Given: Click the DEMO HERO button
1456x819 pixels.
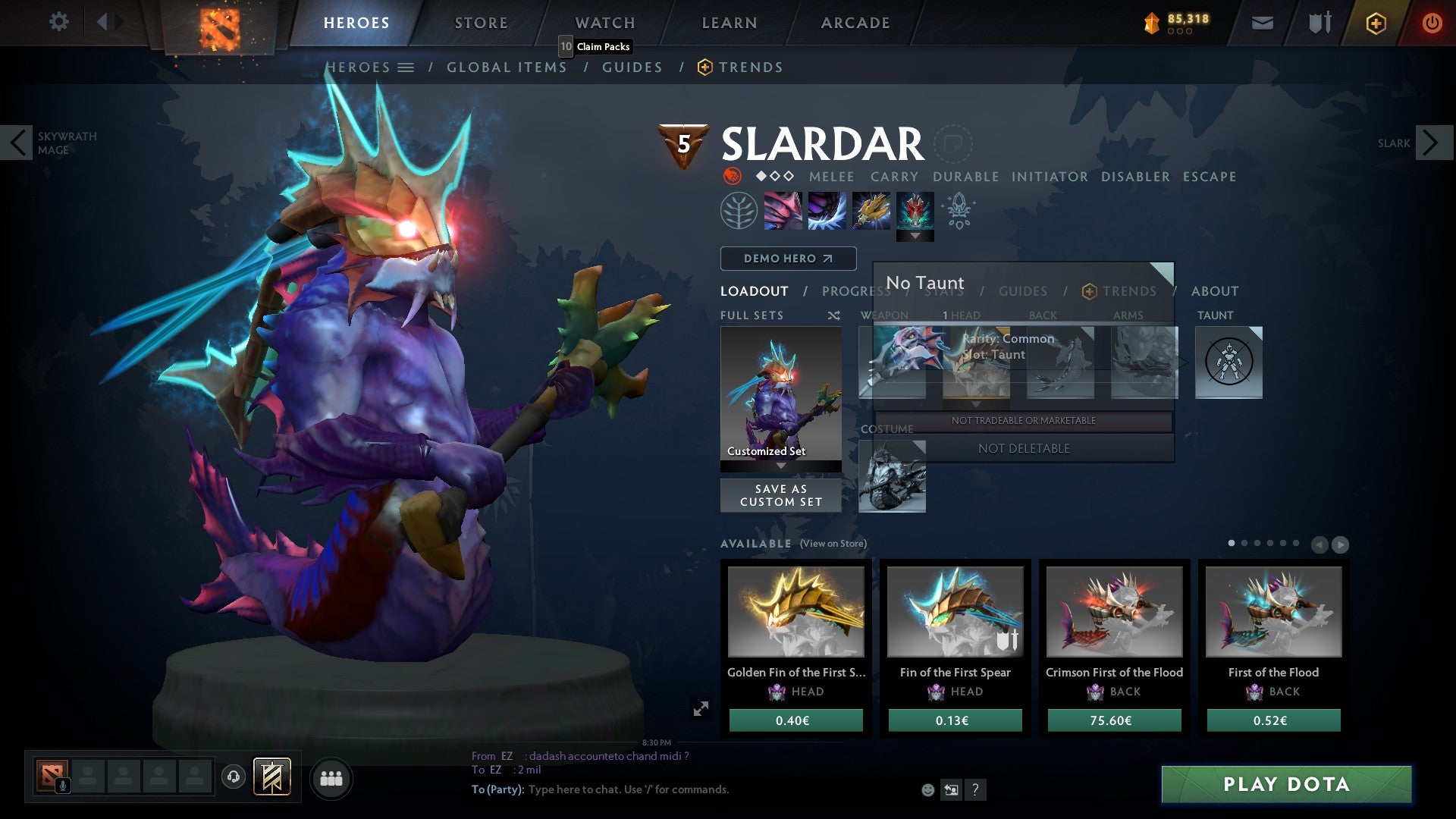Looking at the screenshot, I should 787,259.
